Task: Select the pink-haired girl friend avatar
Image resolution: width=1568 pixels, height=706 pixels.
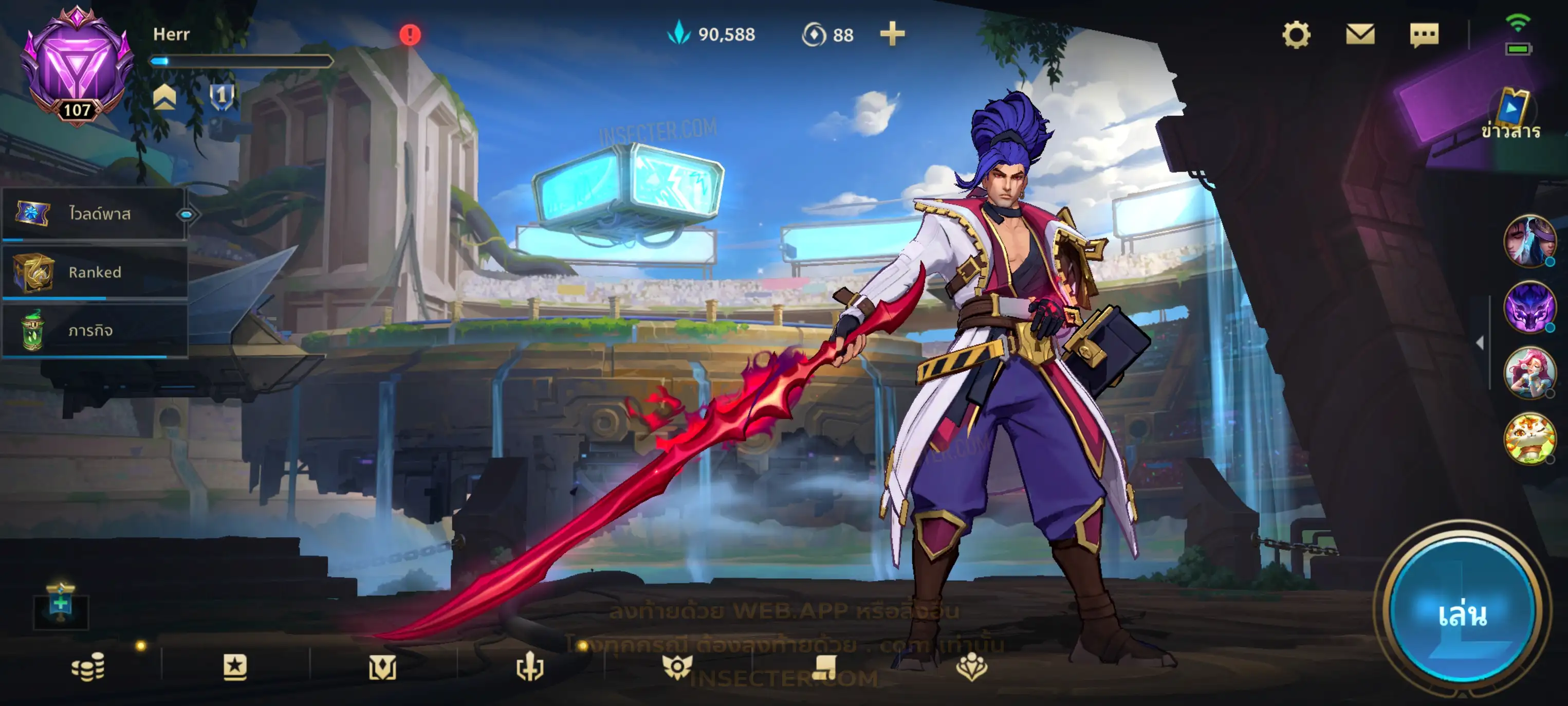Action: (x=1528, y=373)
